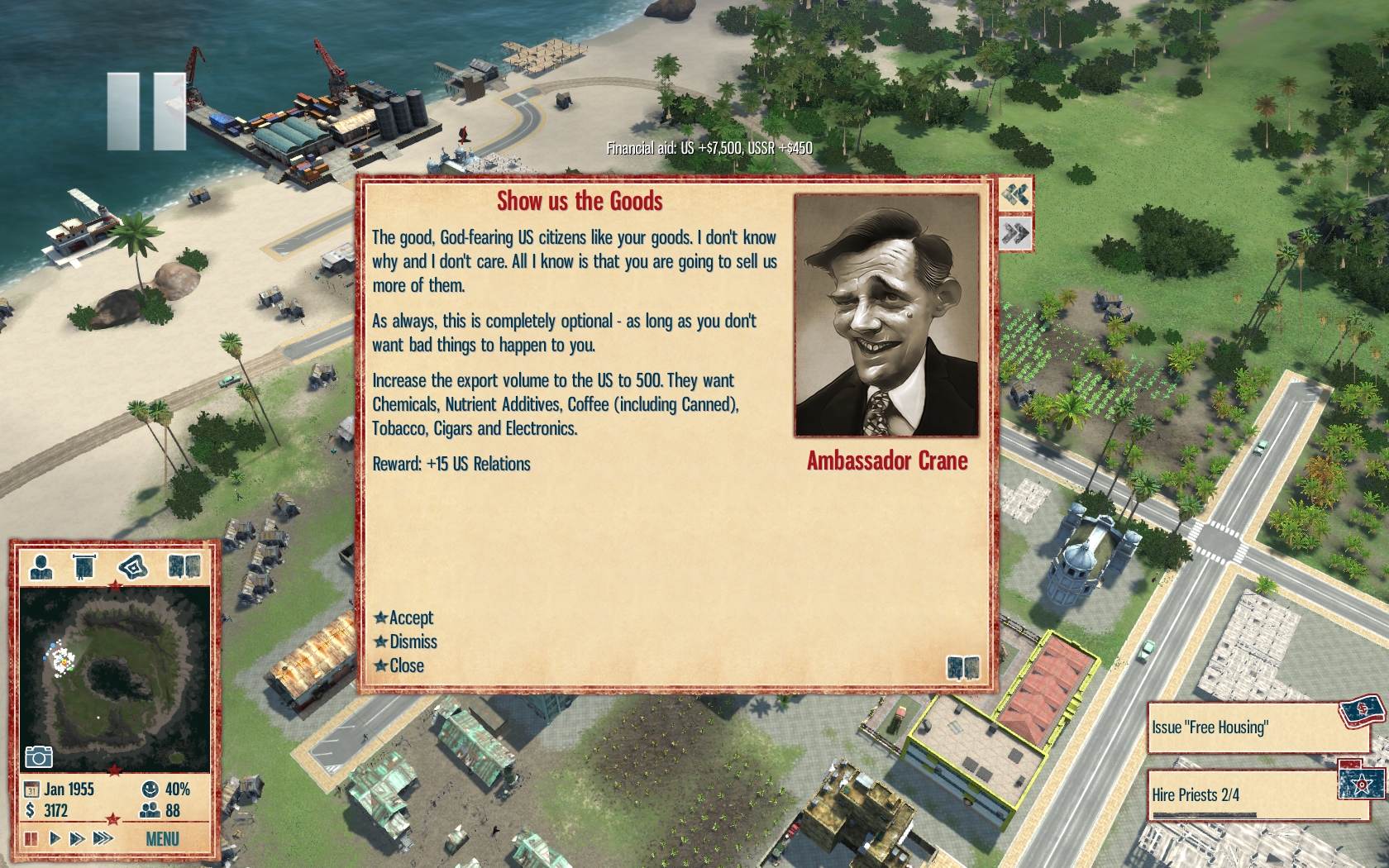Image resolution: width=1389 pixels, height=868 pixels.
Task: Go to next message with right arrows
Action: (1015, 233)
